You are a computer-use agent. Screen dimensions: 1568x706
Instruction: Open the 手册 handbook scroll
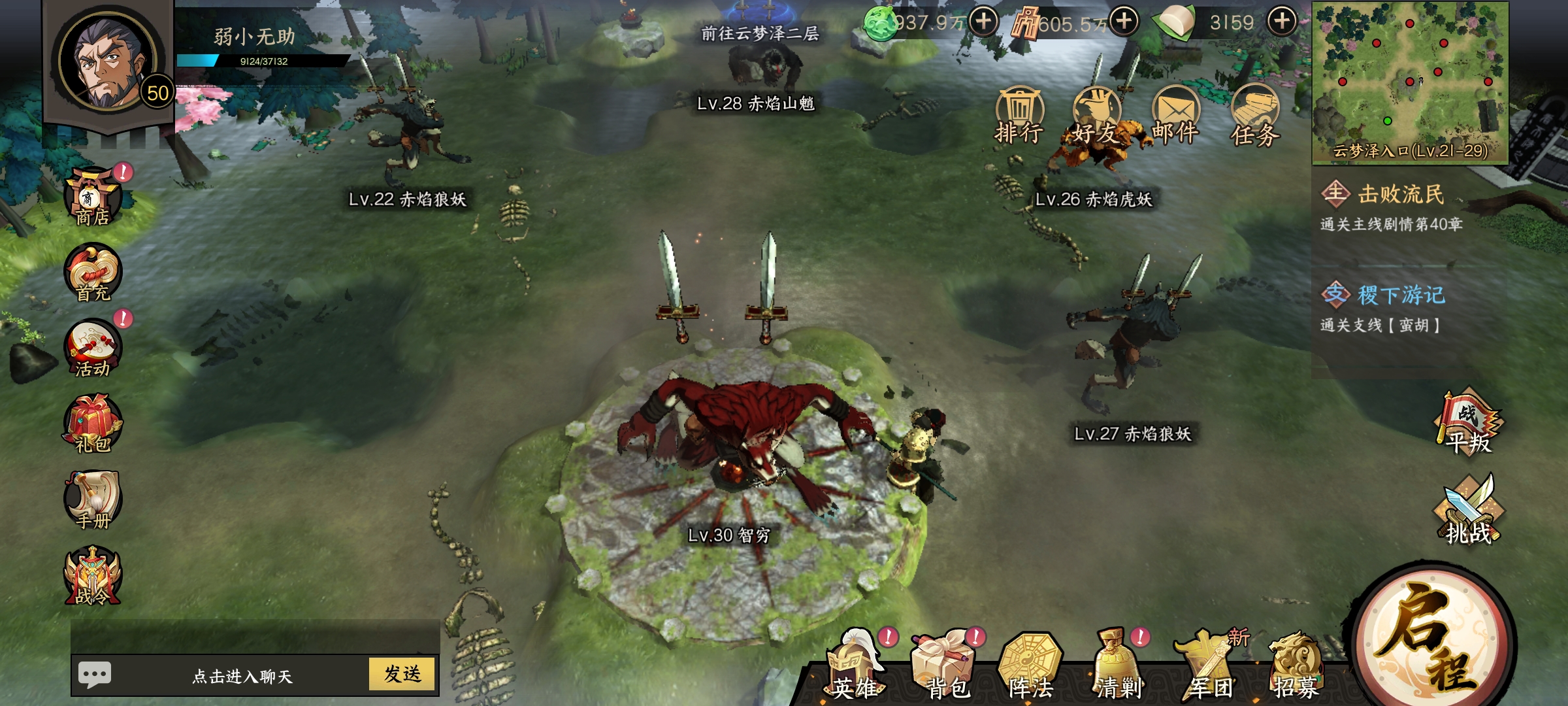(x=93, y=501)
